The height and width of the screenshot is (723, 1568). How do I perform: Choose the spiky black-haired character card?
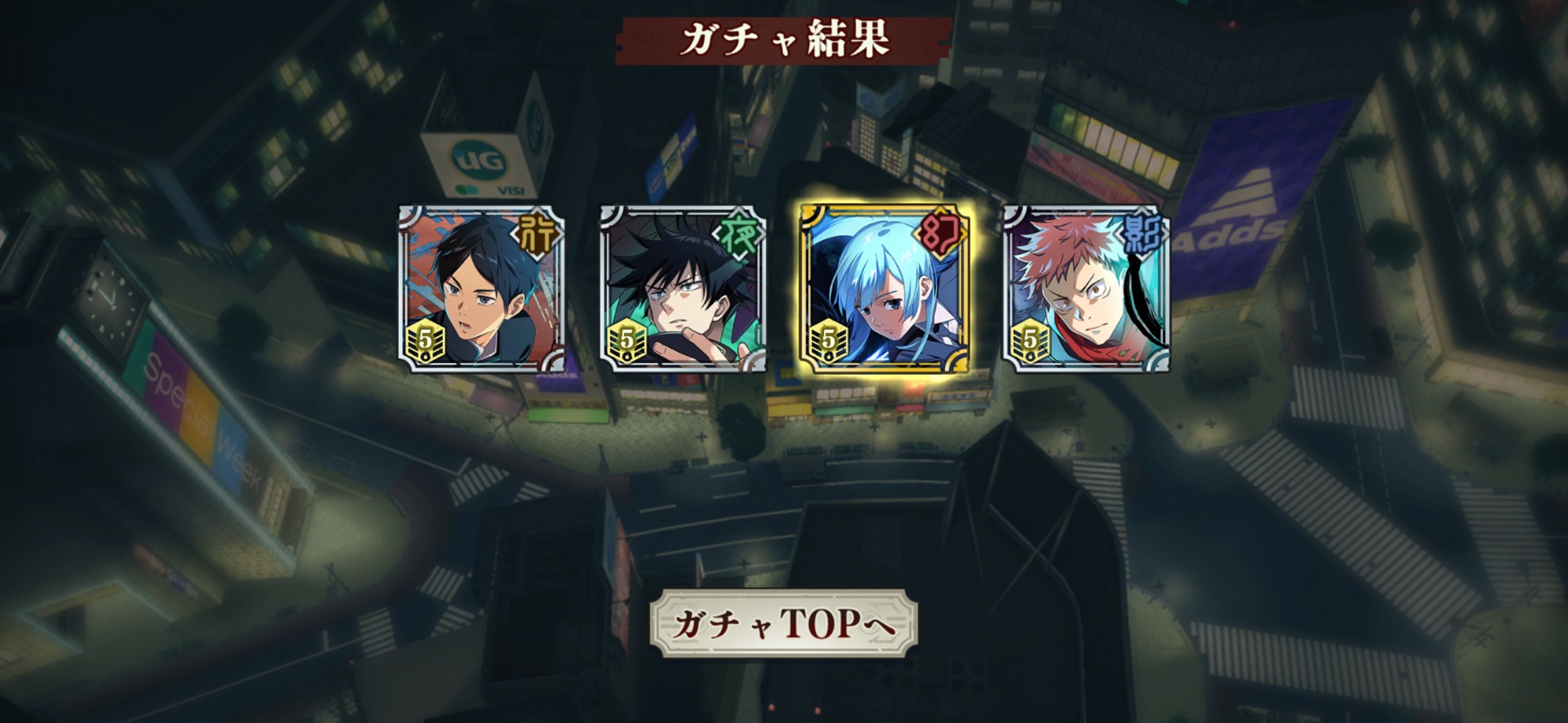click(x=683, y=289)
